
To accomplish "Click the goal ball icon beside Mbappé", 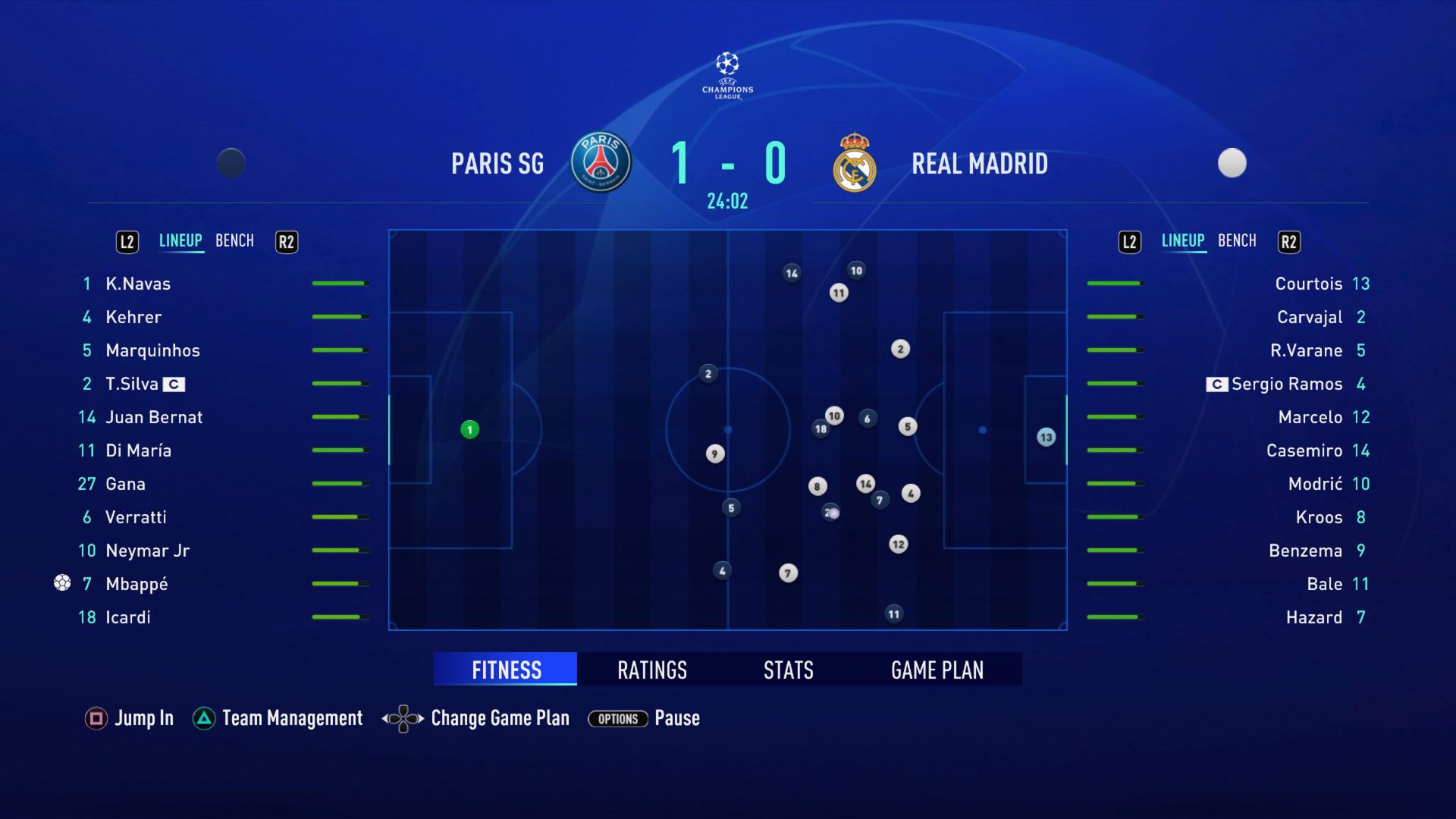I will (63, 582).
